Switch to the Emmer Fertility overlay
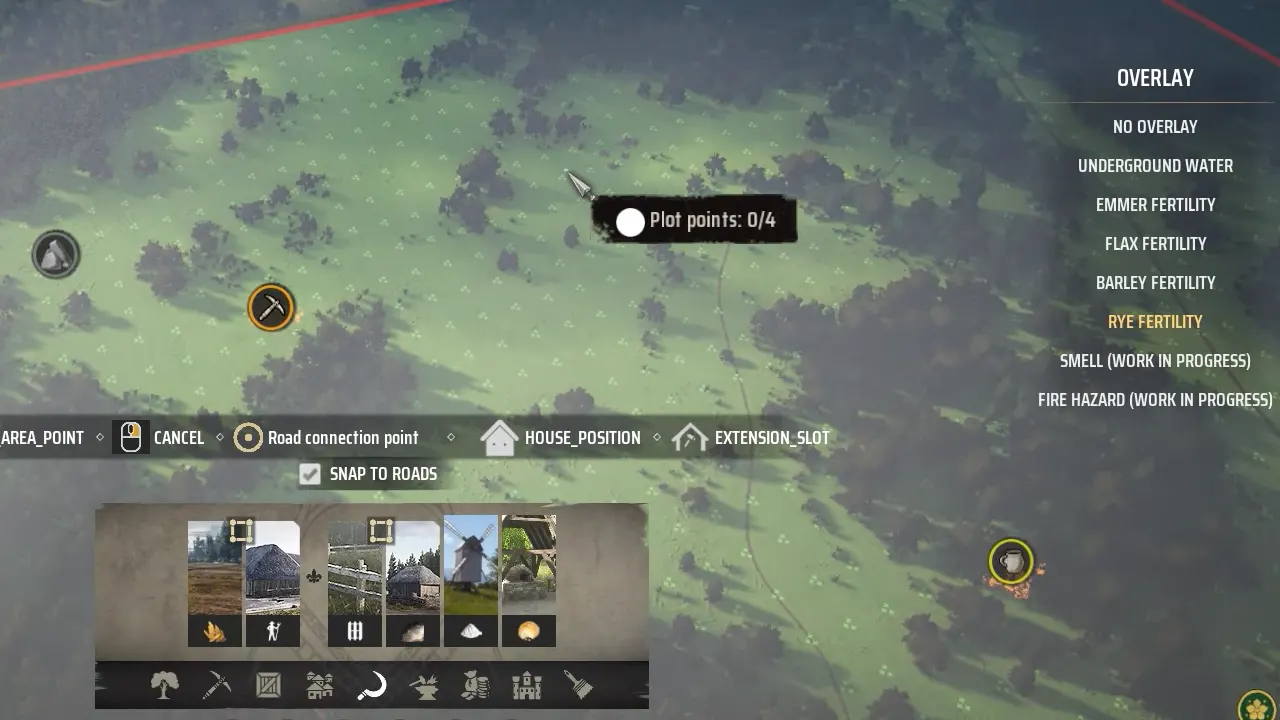1280x720 pixels. [1155, 205]
